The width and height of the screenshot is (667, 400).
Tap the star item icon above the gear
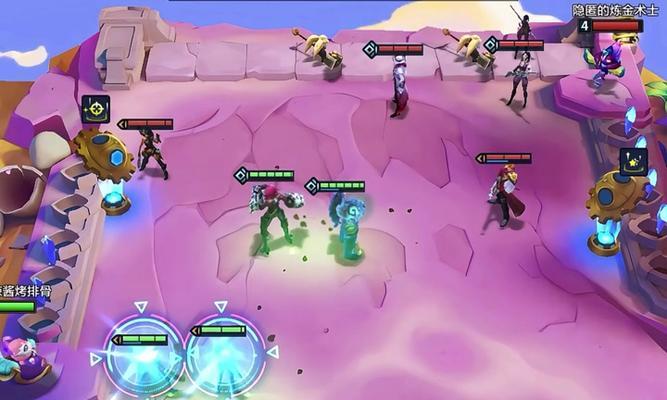[633, 161]
